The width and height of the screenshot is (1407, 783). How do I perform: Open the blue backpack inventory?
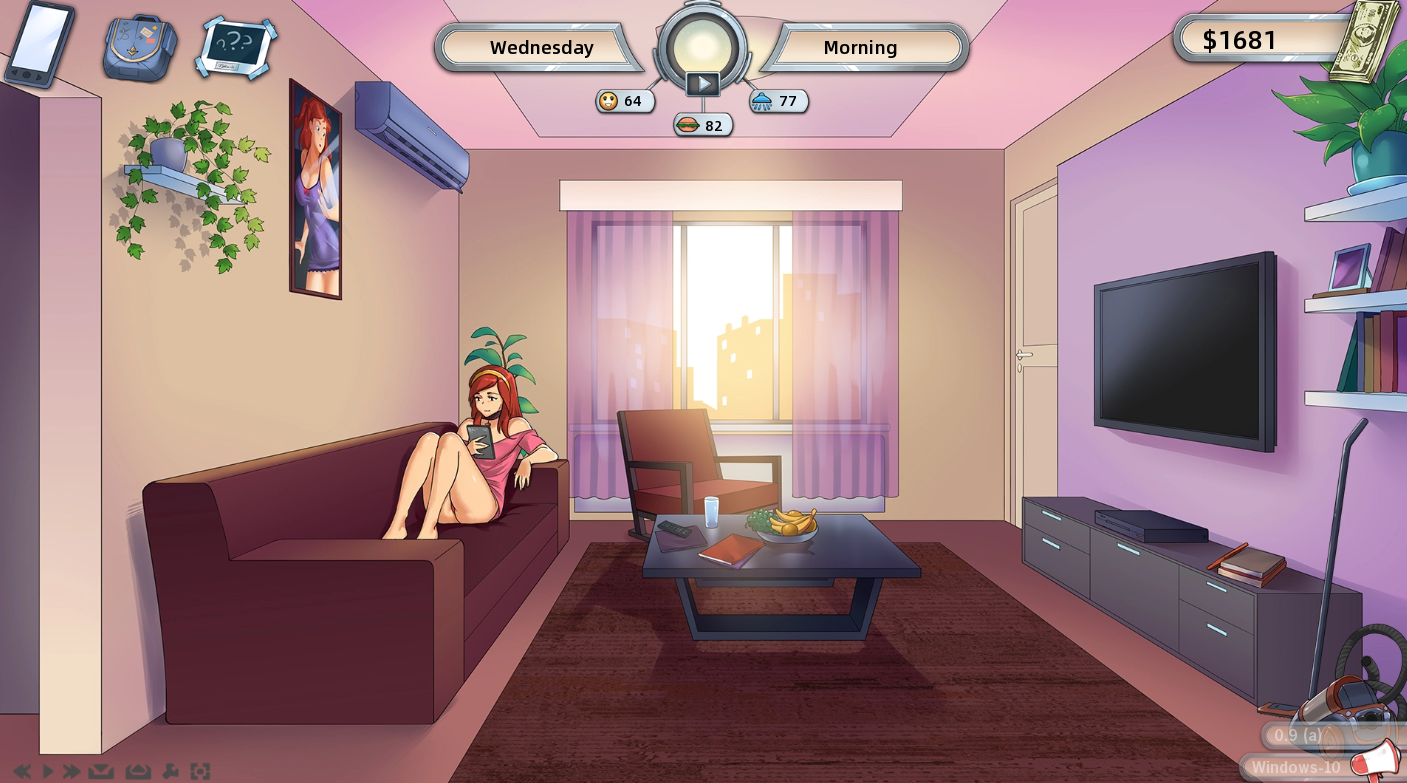point(140,47)
